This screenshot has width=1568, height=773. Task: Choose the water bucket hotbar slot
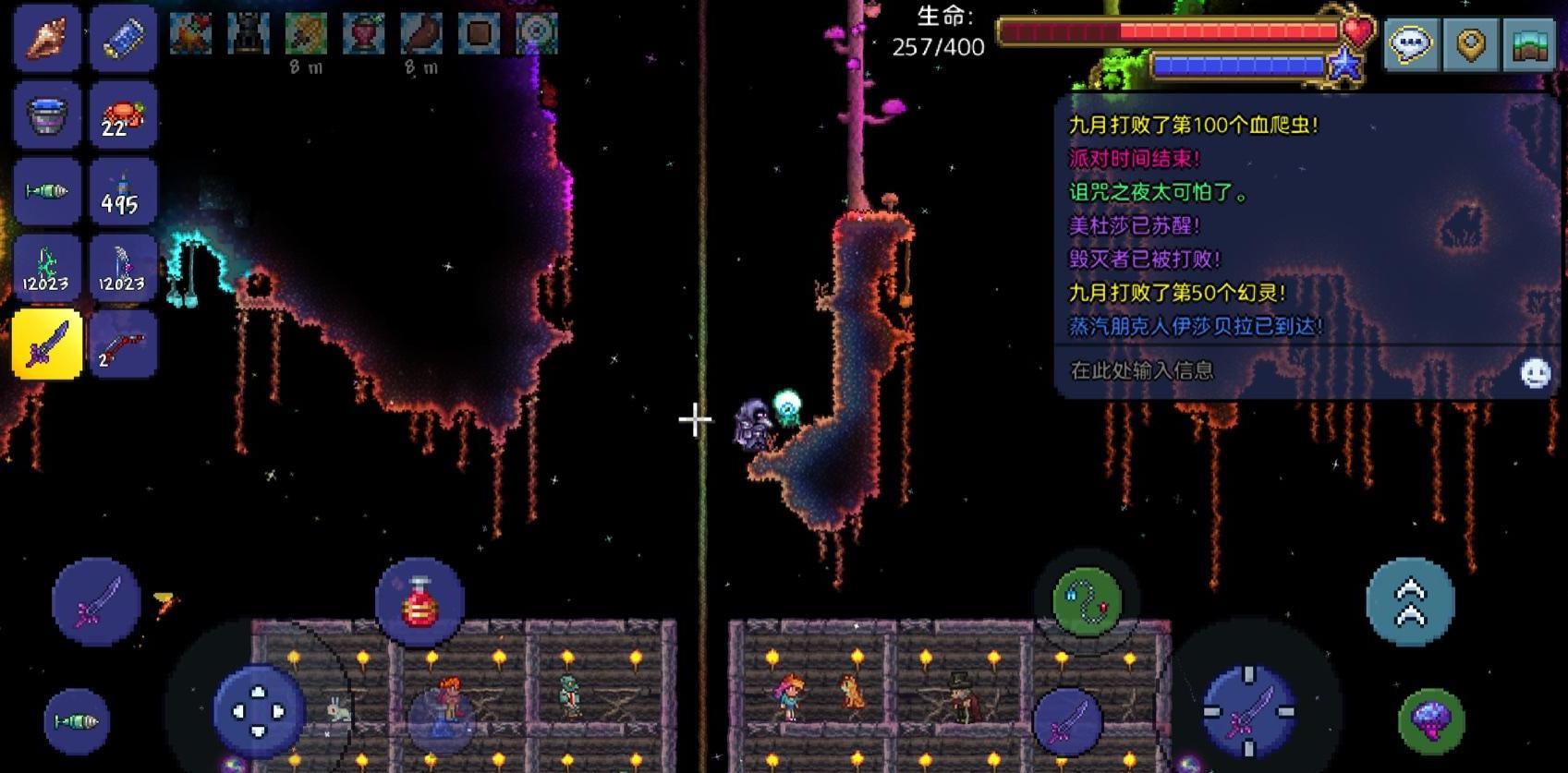coord(46,115)
